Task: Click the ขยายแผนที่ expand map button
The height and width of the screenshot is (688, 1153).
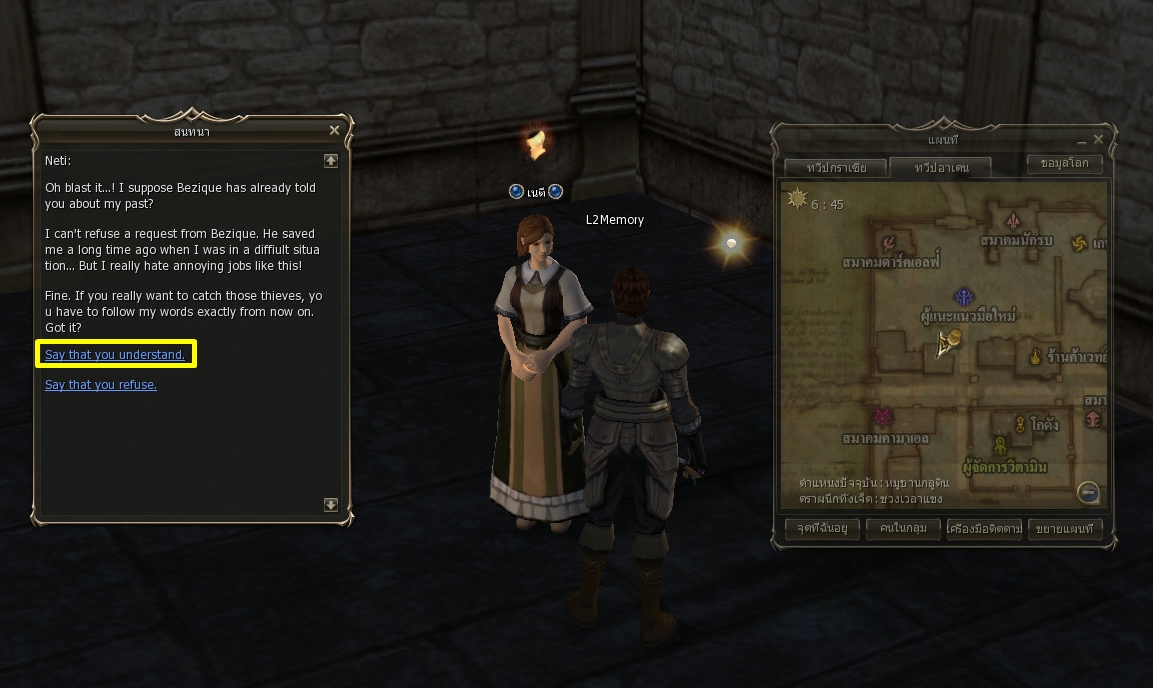Action: click(x=1066, y=529)
